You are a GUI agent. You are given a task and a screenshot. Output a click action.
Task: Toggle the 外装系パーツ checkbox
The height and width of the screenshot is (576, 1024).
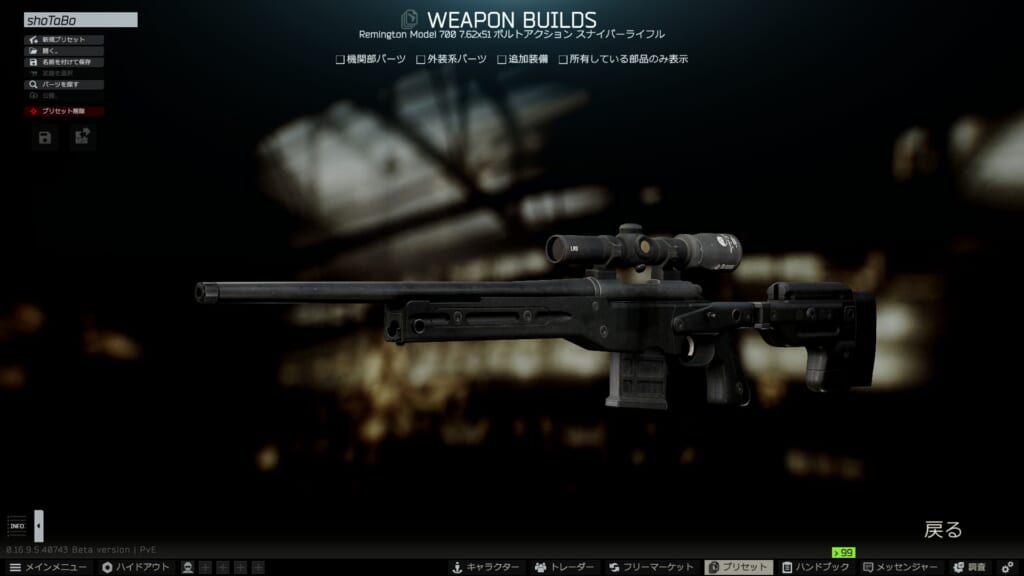(x=421, y=59)
